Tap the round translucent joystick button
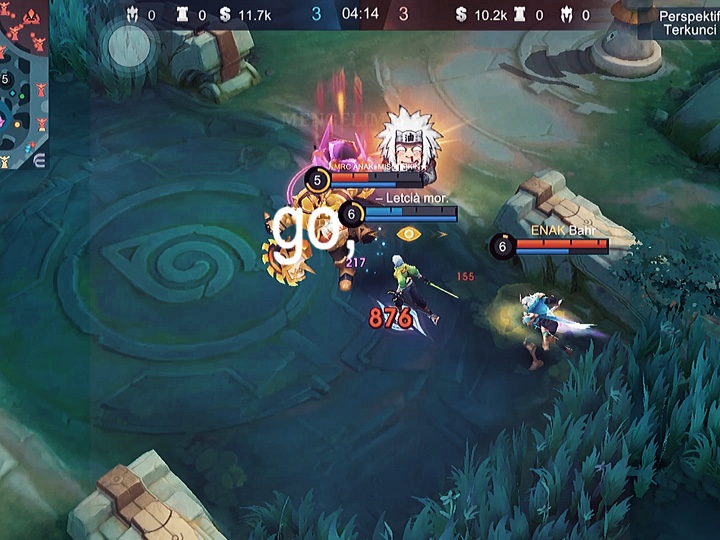 coord(129,44)
